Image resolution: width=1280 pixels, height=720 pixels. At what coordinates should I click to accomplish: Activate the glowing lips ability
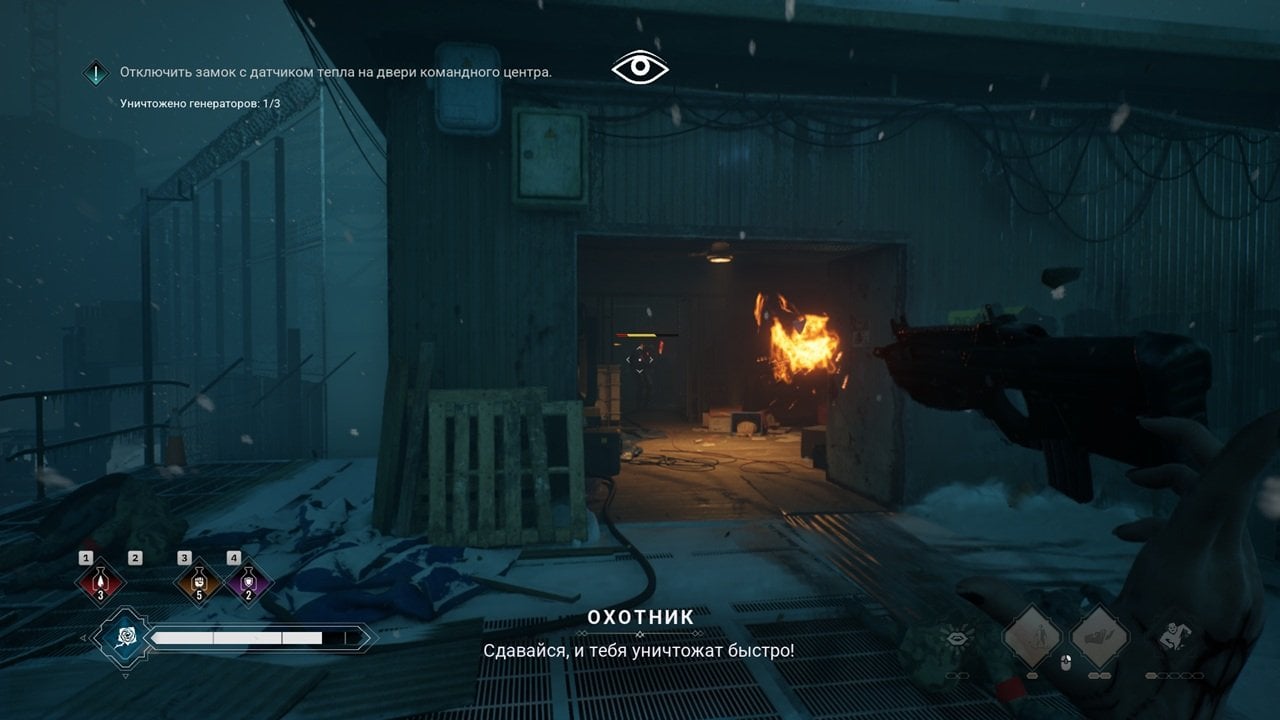(956, 637)
